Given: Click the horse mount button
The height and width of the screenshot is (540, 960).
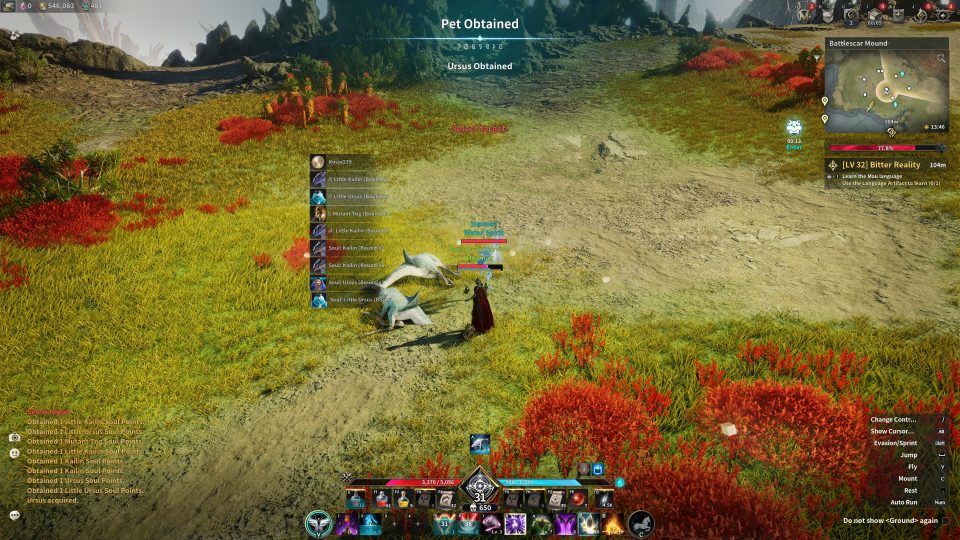Looking at the screenshot, I should pyautogui.click(x=640, y=523).
